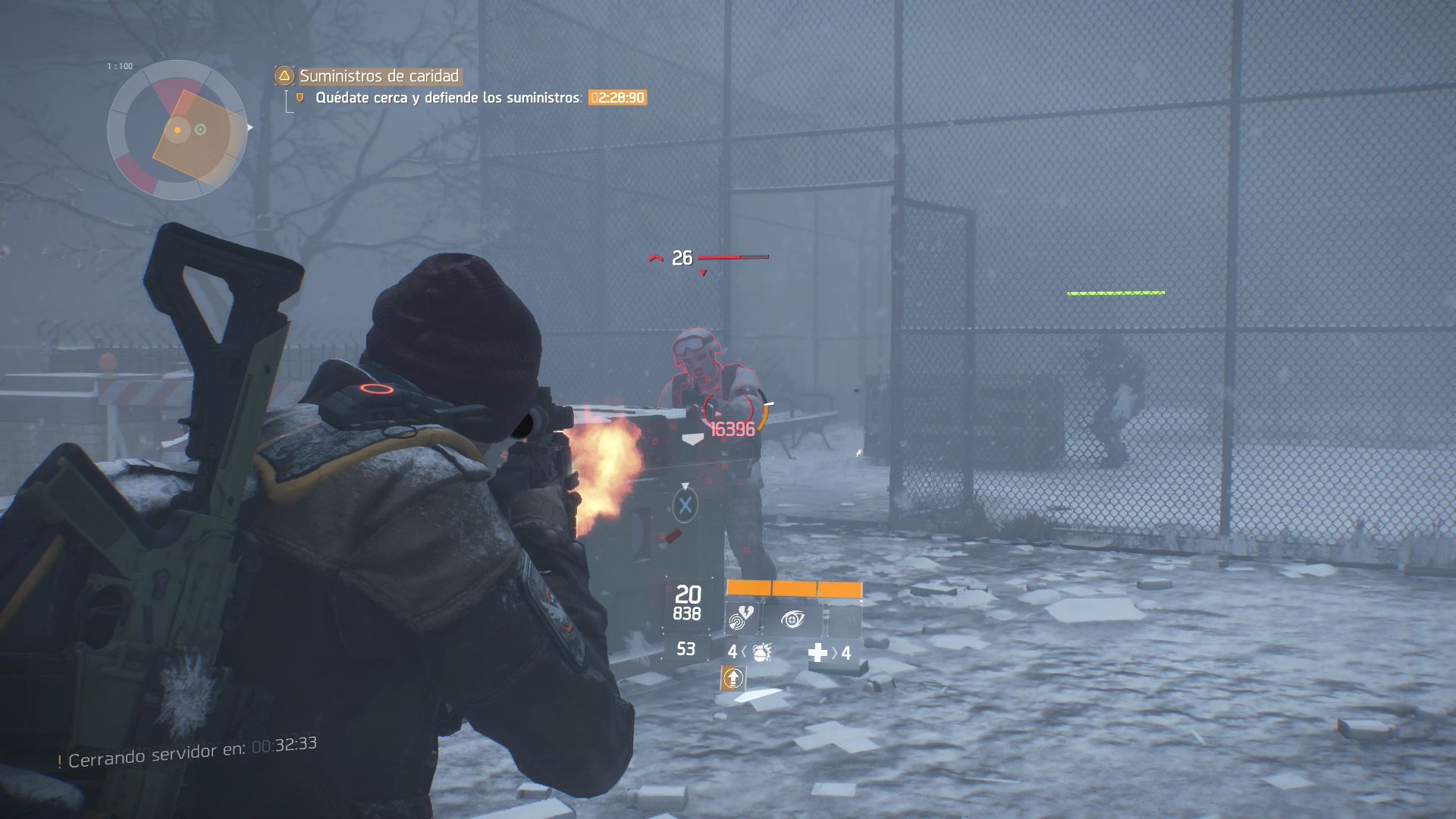Click the orange up-arrow buff icon
Image resolution: width=1456 pixels, height=819 pixels.
pos(733,678)
